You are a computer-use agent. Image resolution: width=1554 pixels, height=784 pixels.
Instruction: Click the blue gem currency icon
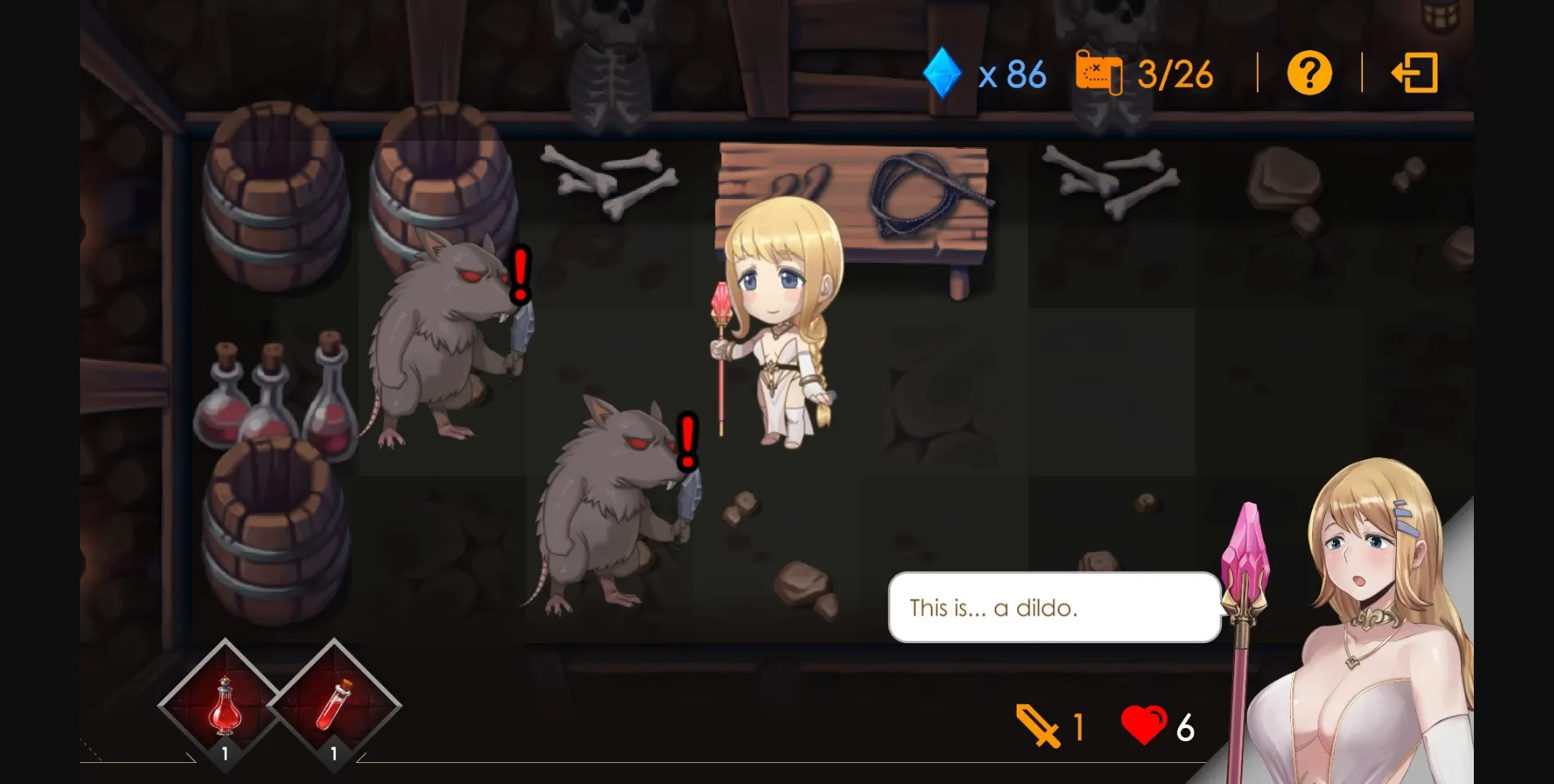click(x=941, y=73)
